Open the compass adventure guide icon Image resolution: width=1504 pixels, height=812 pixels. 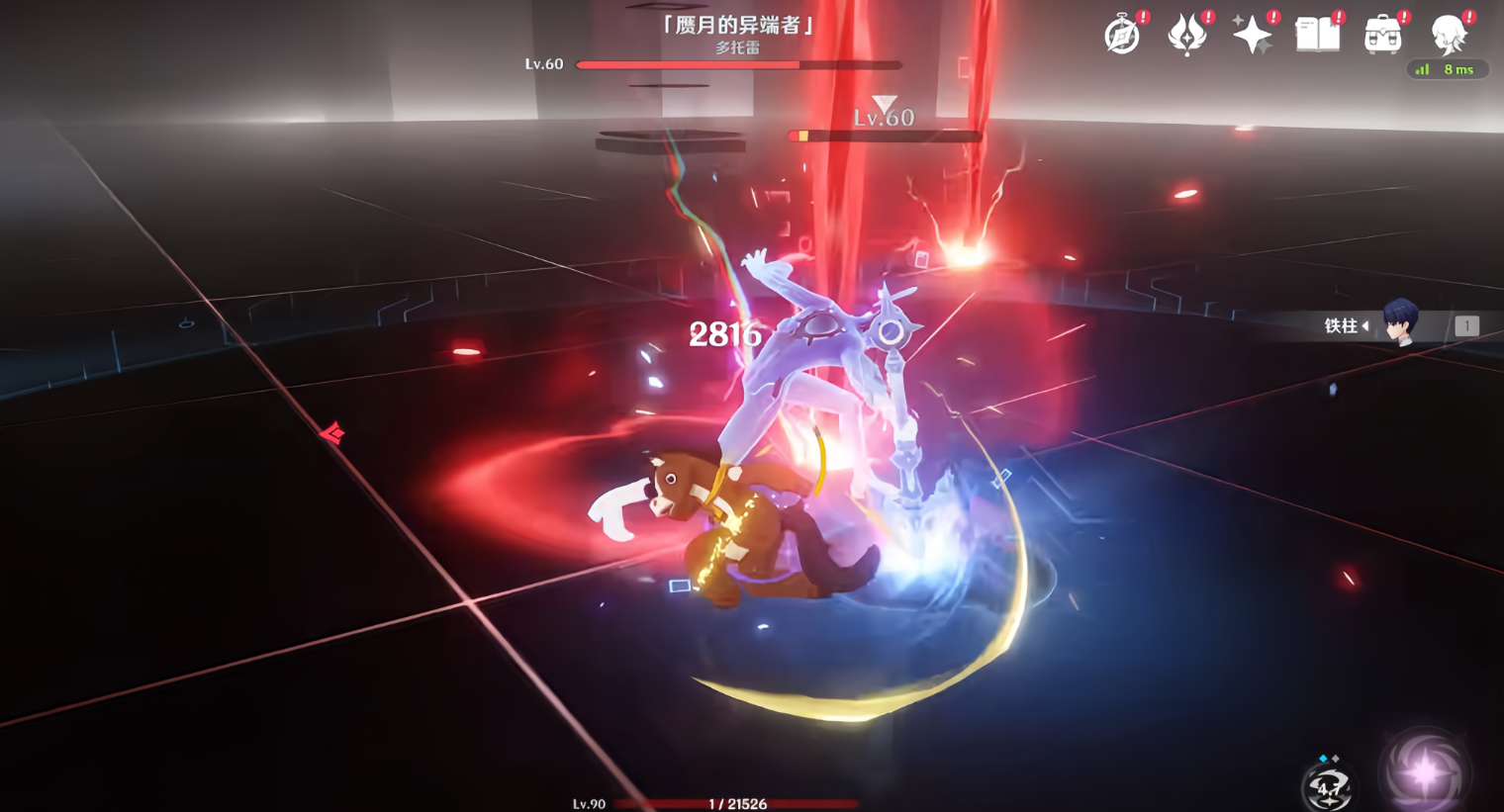tap(1122, 36)
